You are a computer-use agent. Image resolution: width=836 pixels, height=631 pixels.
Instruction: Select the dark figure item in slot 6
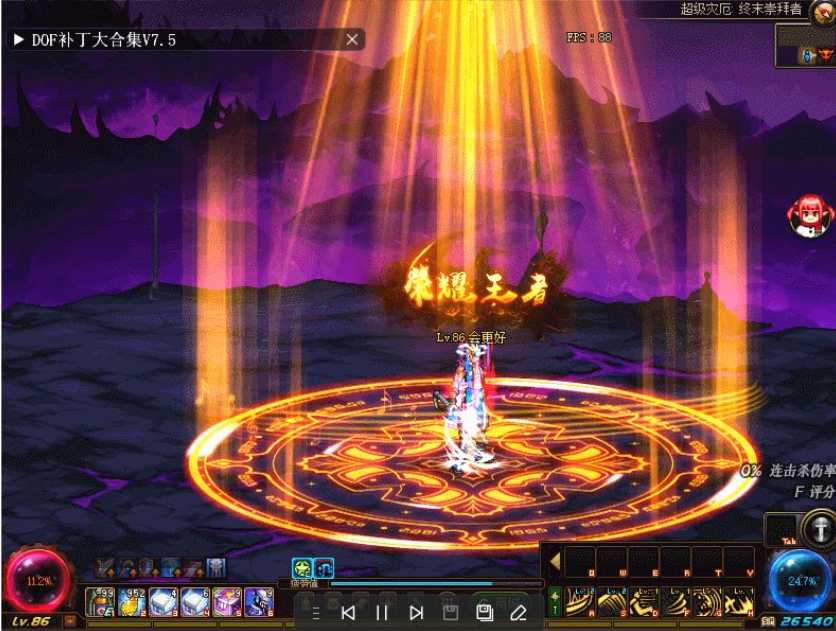(258, 600)
